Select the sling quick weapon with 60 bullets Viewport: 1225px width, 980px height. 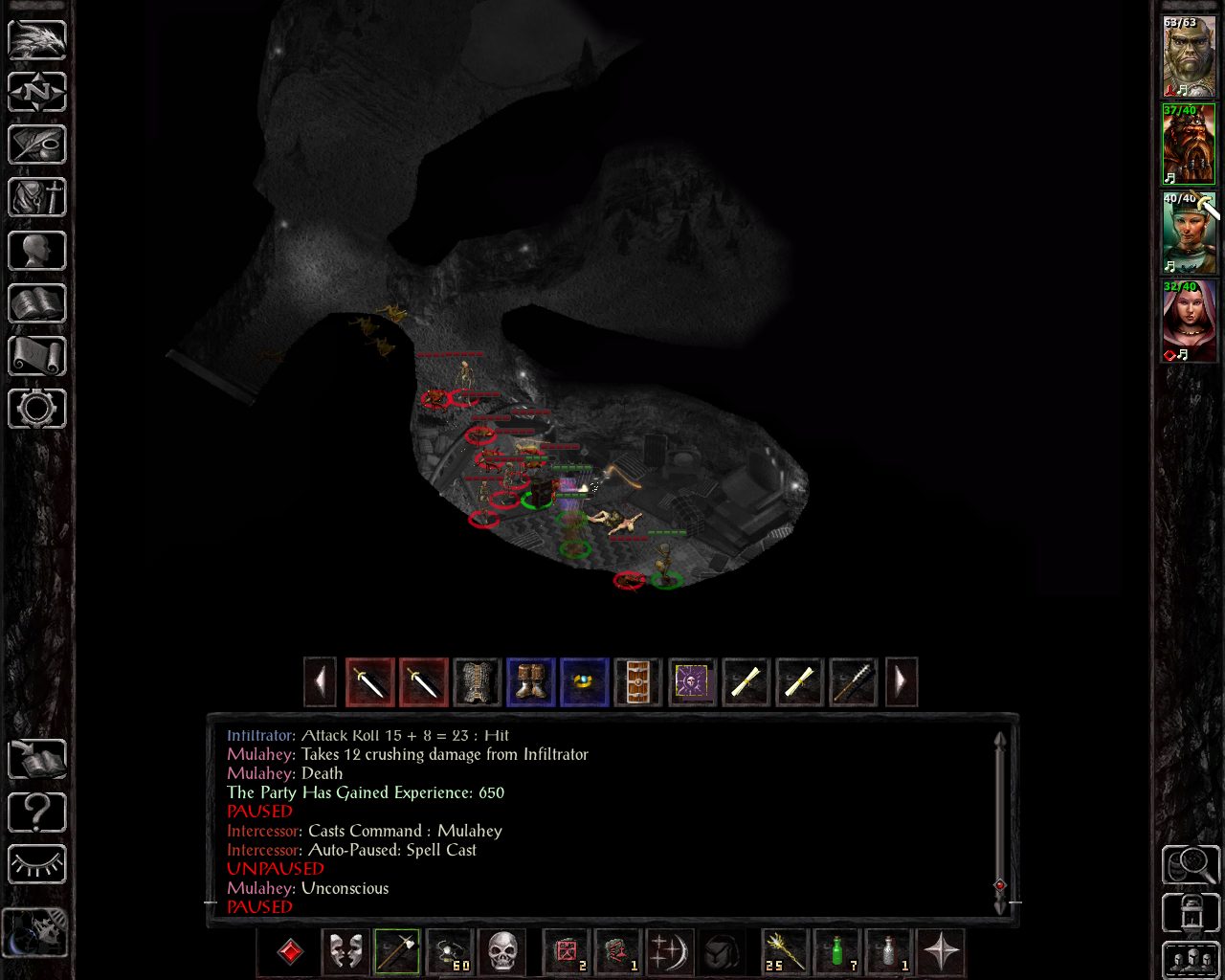pyautogui.click(x=450, y=952)
